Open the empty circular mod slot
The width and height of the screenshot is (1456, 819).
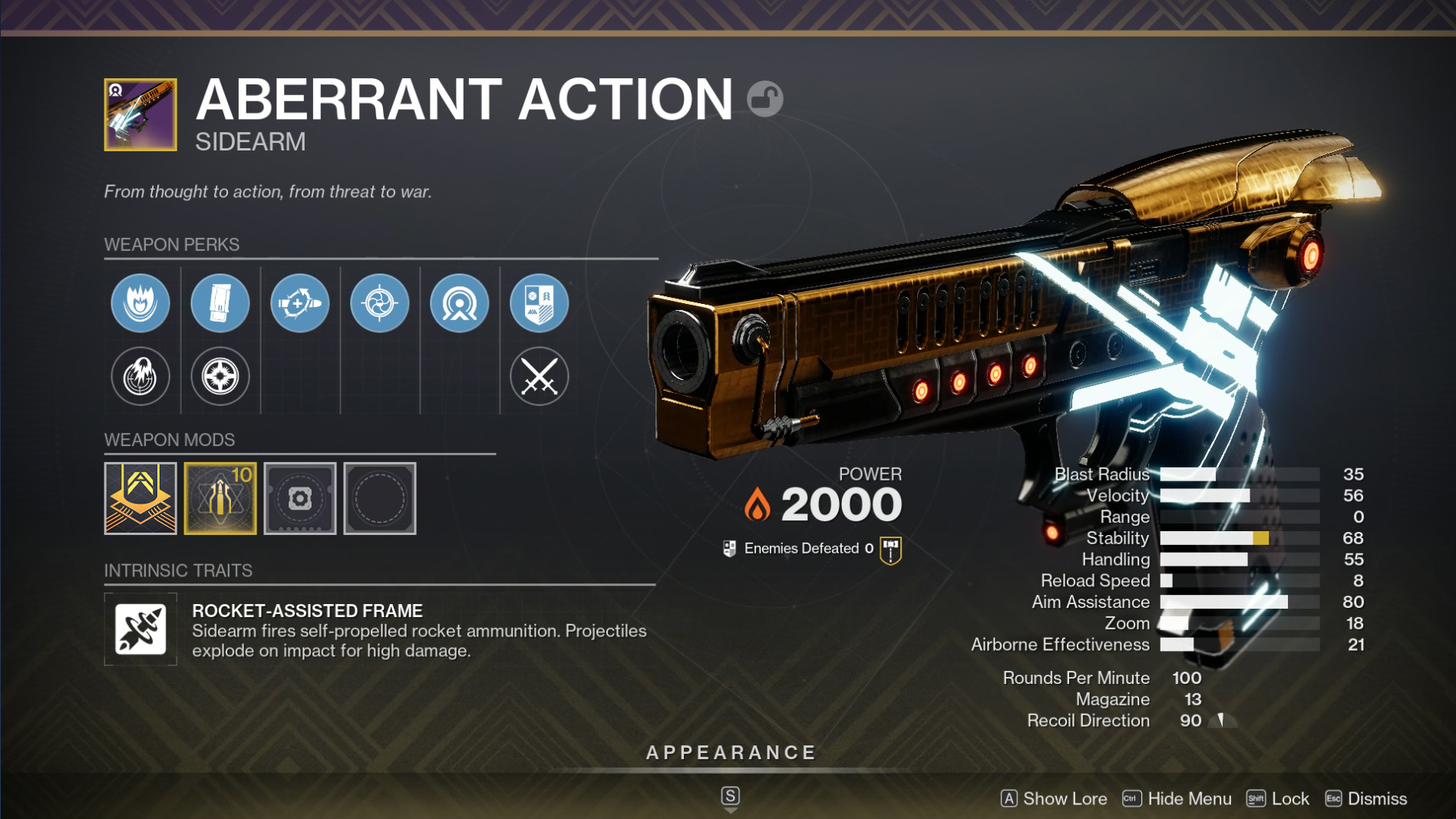tap(380, 498)
